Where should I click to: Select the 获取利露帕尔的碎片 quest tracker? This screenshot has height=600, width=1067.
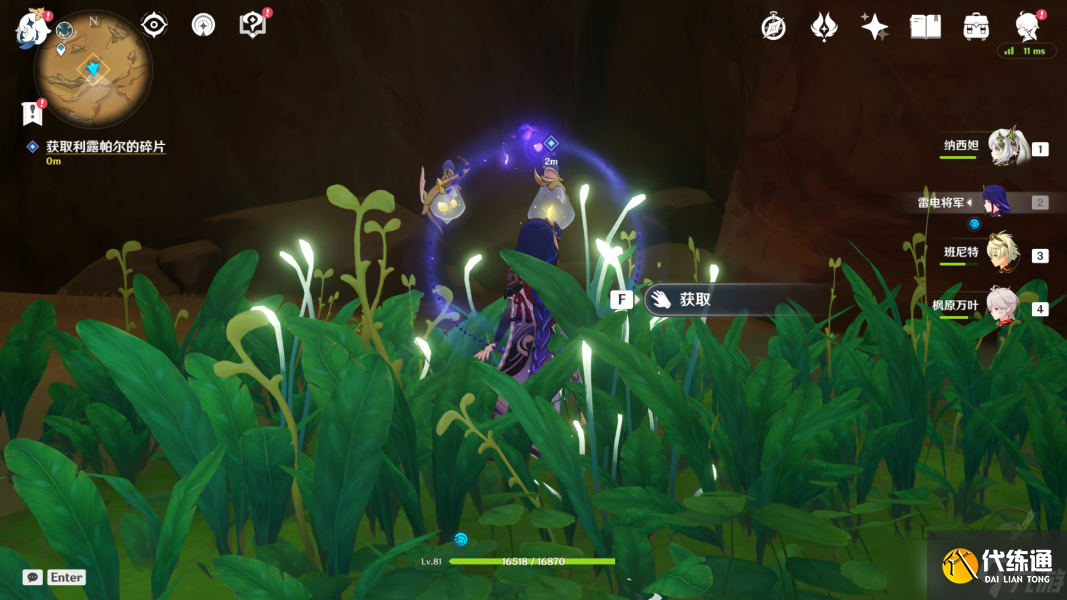pyautogui.click(x=105, y=147)
